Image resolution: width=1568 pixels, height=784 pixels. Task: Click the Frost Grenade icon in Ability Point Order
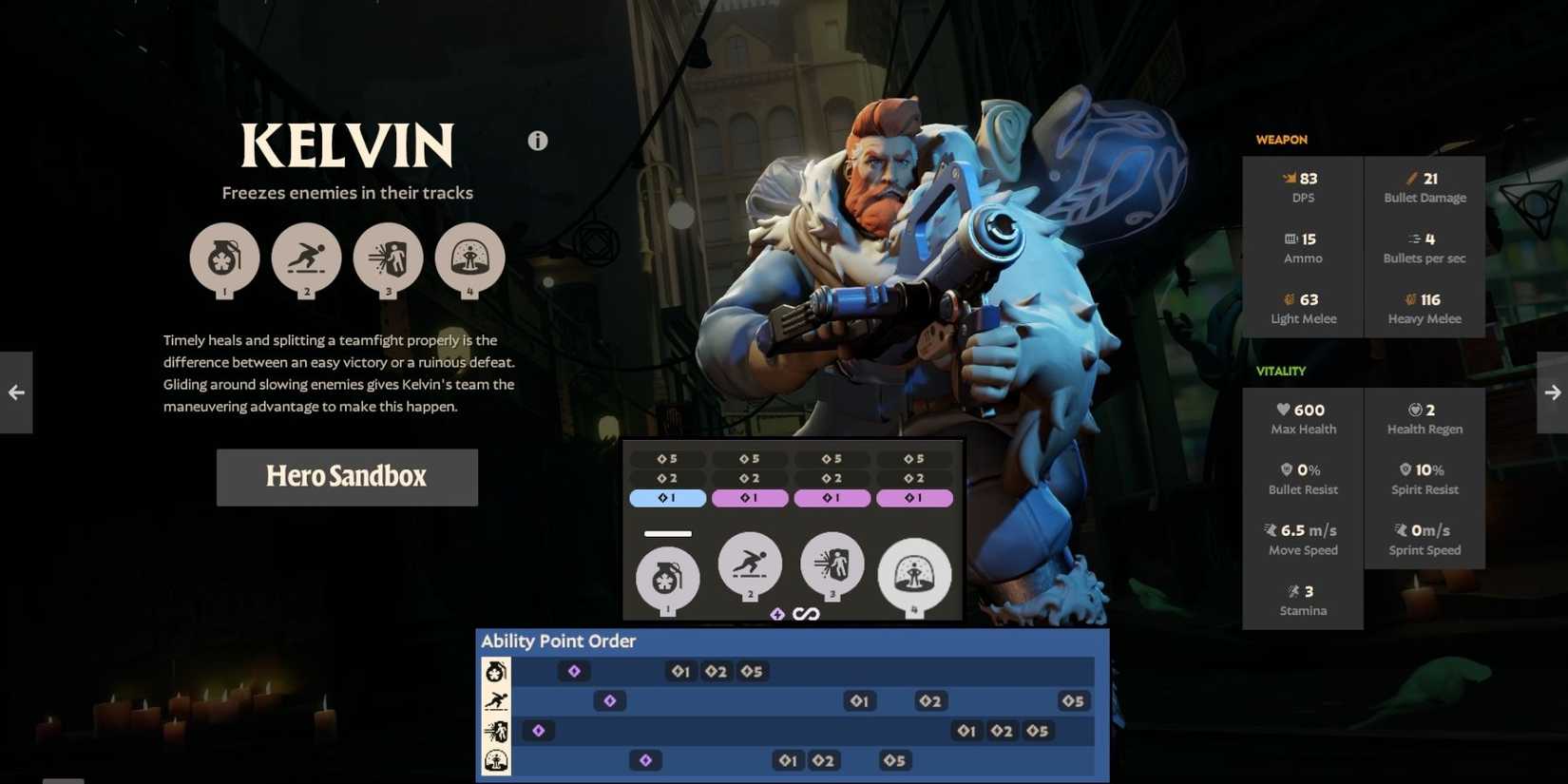[495, 670]
